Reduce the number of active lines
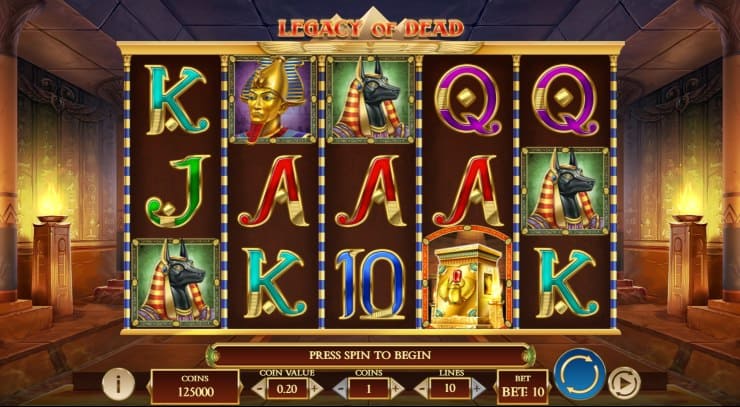Screen dimensions: 740x407 [422, 388]
